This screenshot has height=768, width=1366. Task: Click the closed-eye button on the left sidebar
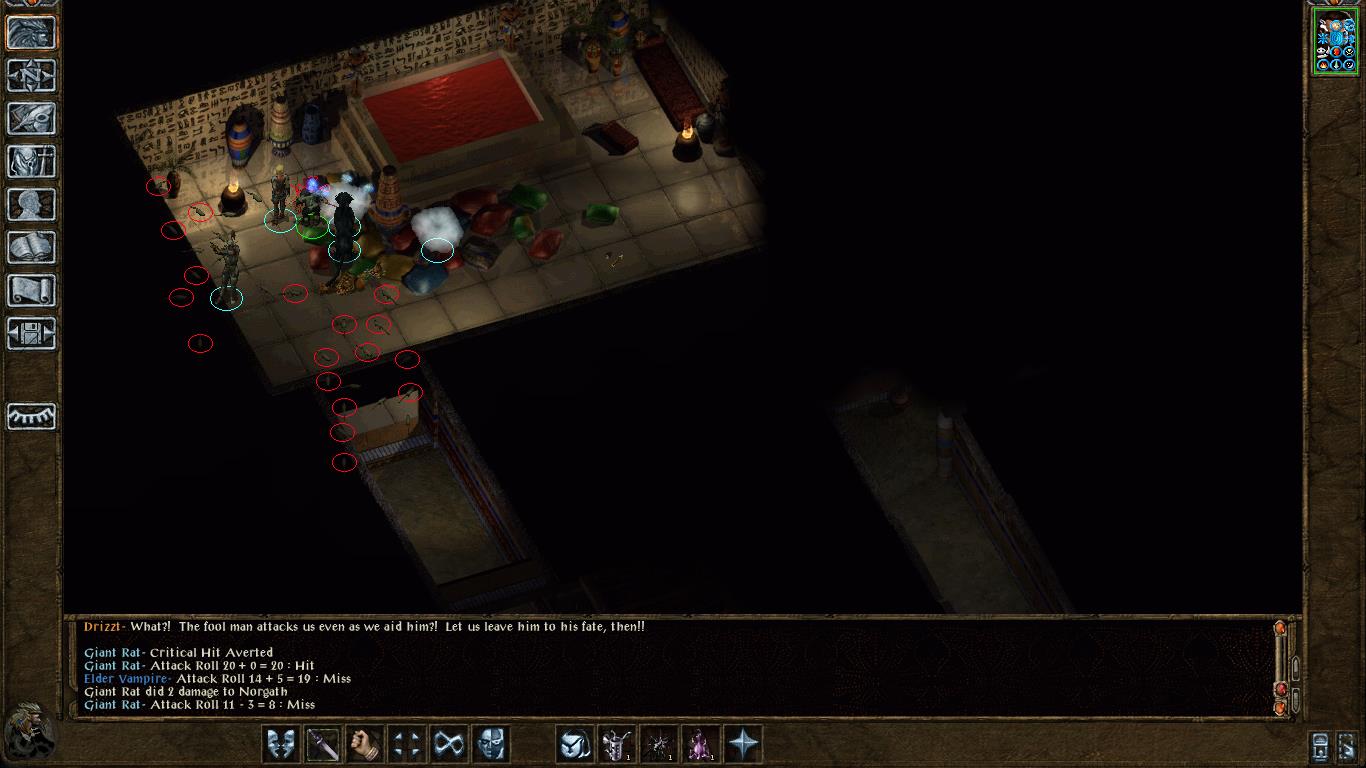point(32,415)
